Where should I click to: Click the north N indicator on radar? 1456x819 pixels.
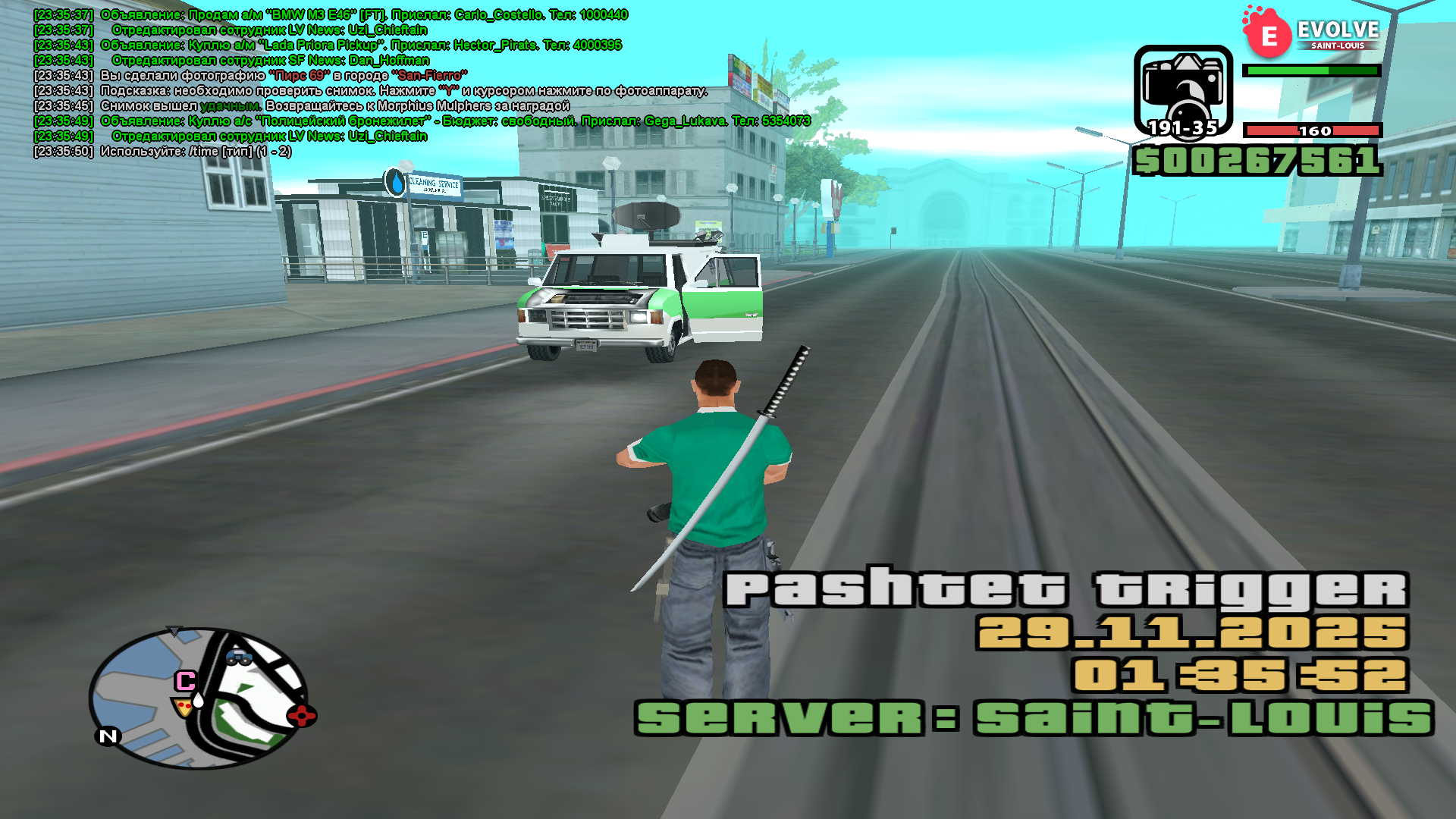pyautogui.click(x=108, y=736)
